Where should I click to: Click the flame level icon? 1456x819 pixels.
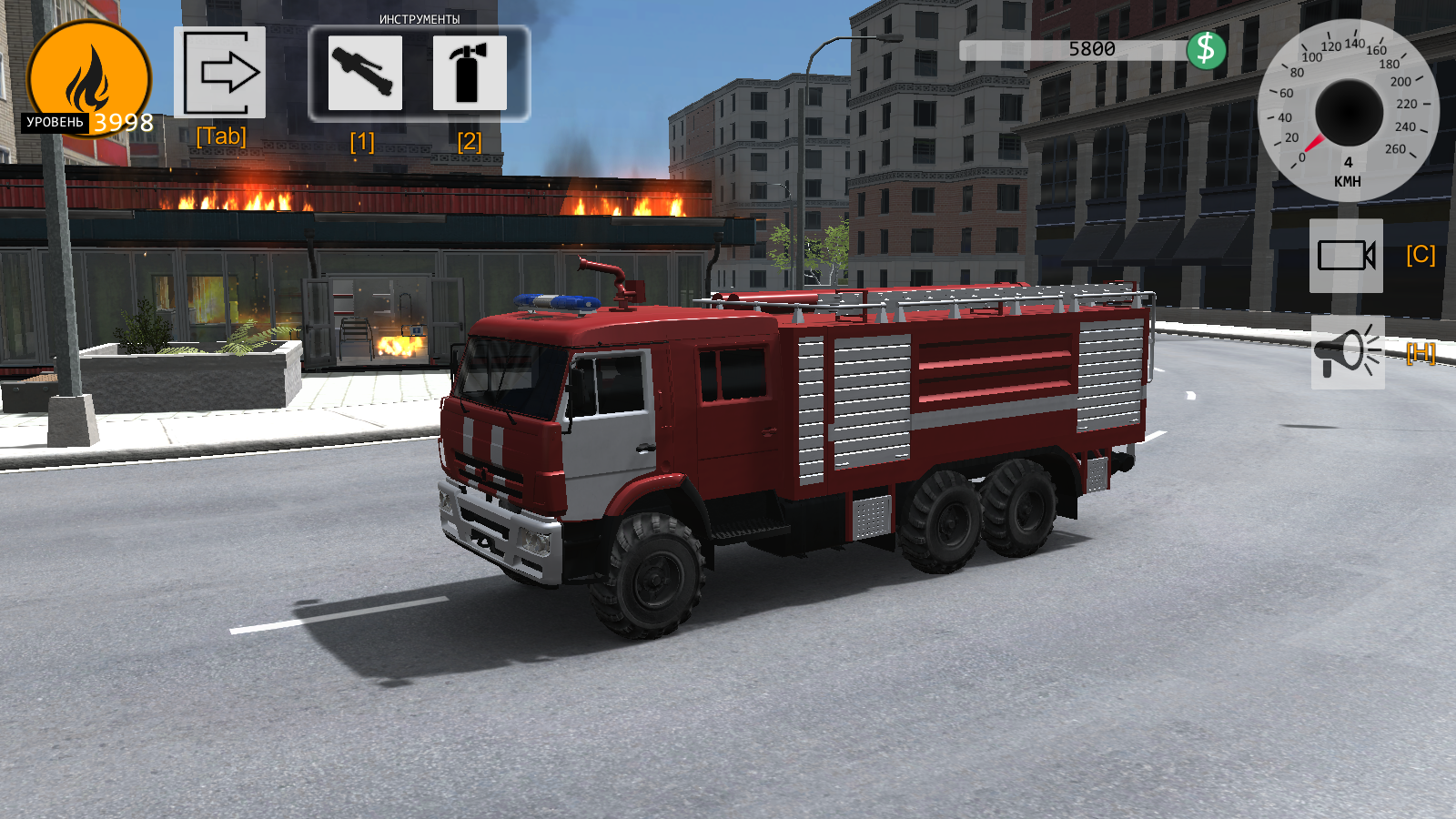click(x=88, y=77)
